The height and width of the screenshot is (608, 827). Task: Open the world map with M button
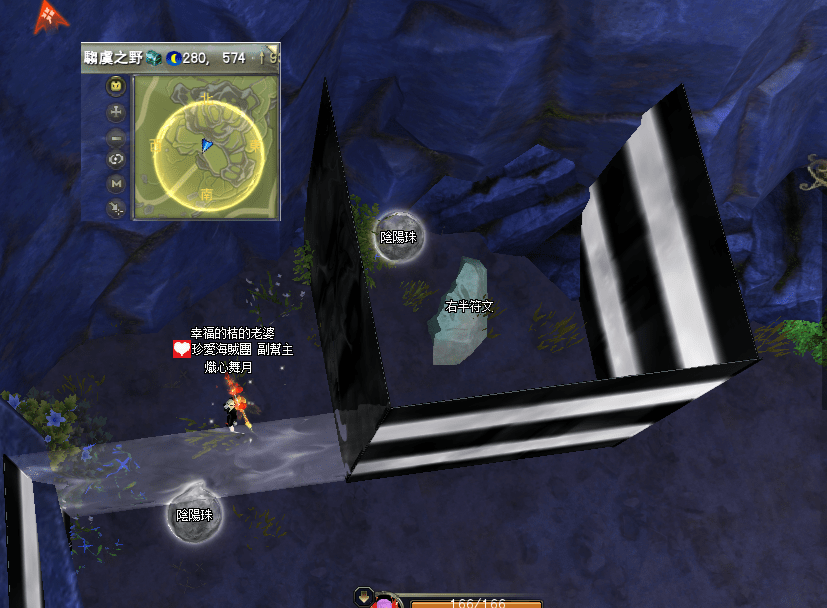point(116,184)
